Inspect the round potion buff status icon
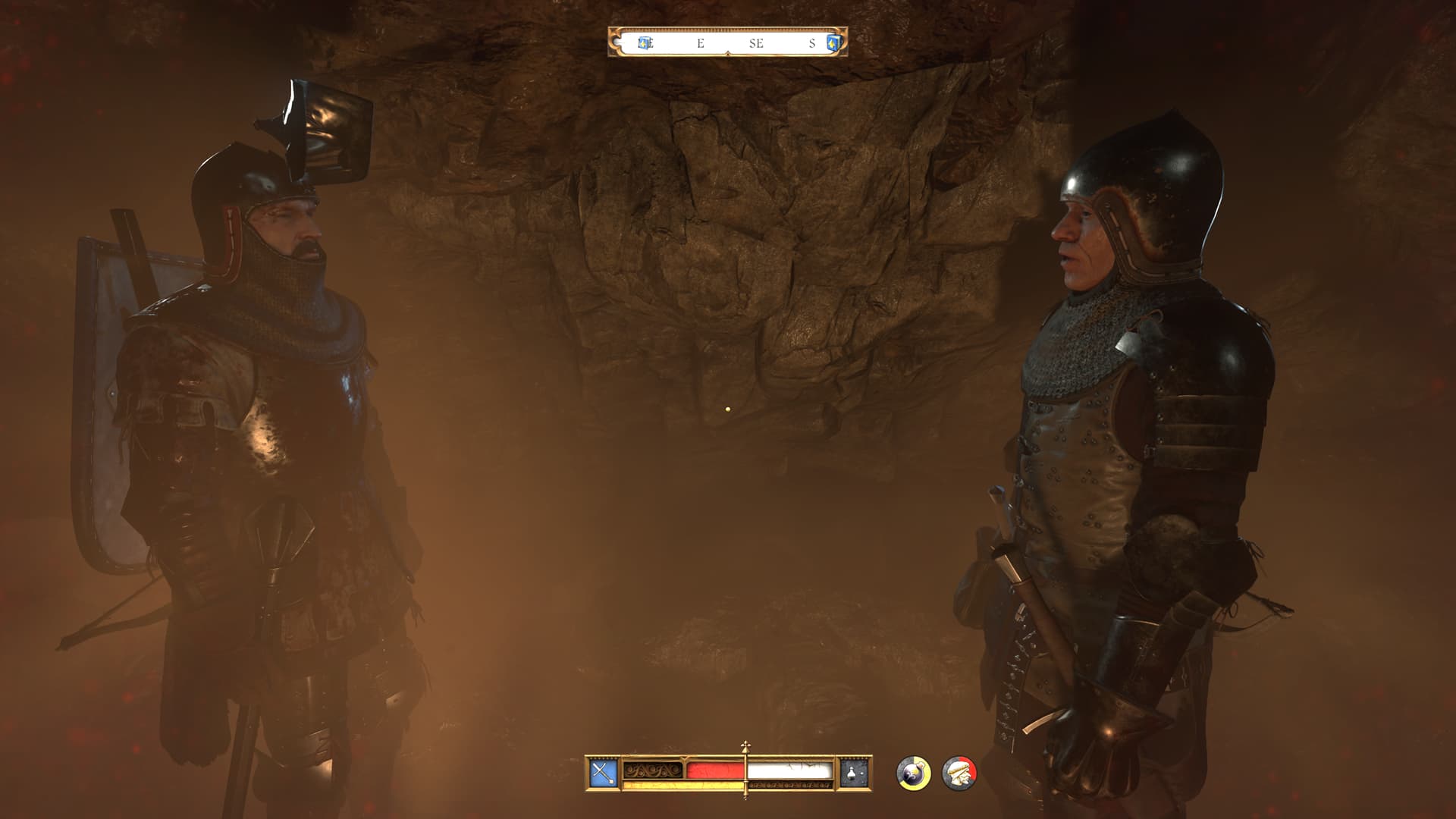 [x=913, y=773]
